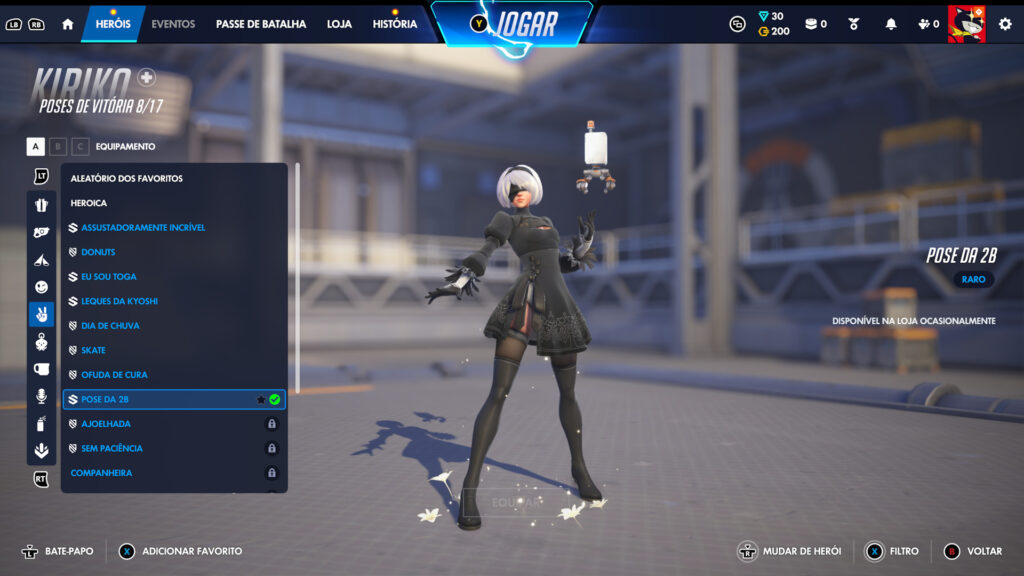Select the Ofuda de Cura pose
The height and width of the screenshot is (576, 1024).
114,375
